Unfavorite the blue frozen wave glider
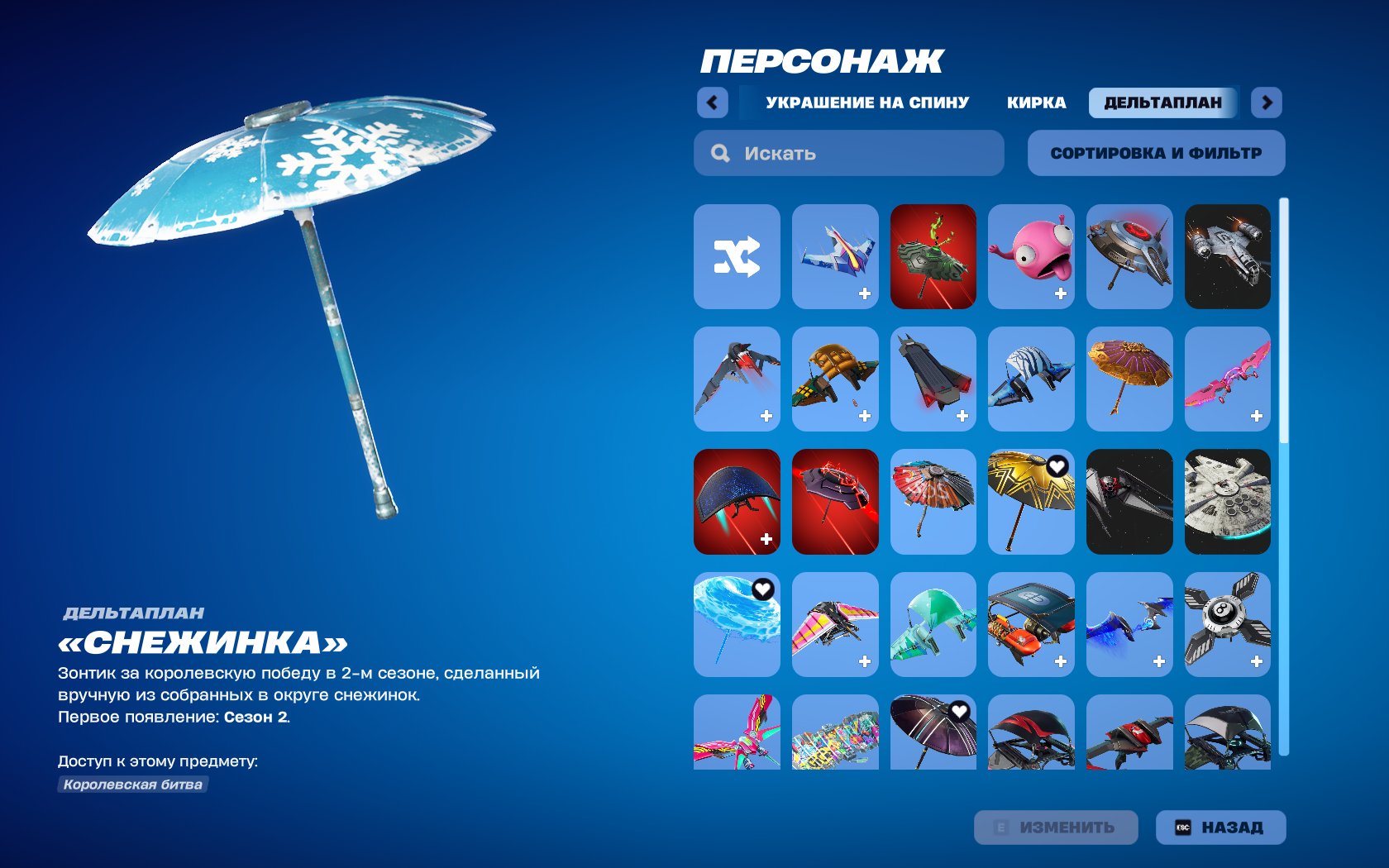Viewport: 1389px width, 868px height. click(x=761, y=589)
